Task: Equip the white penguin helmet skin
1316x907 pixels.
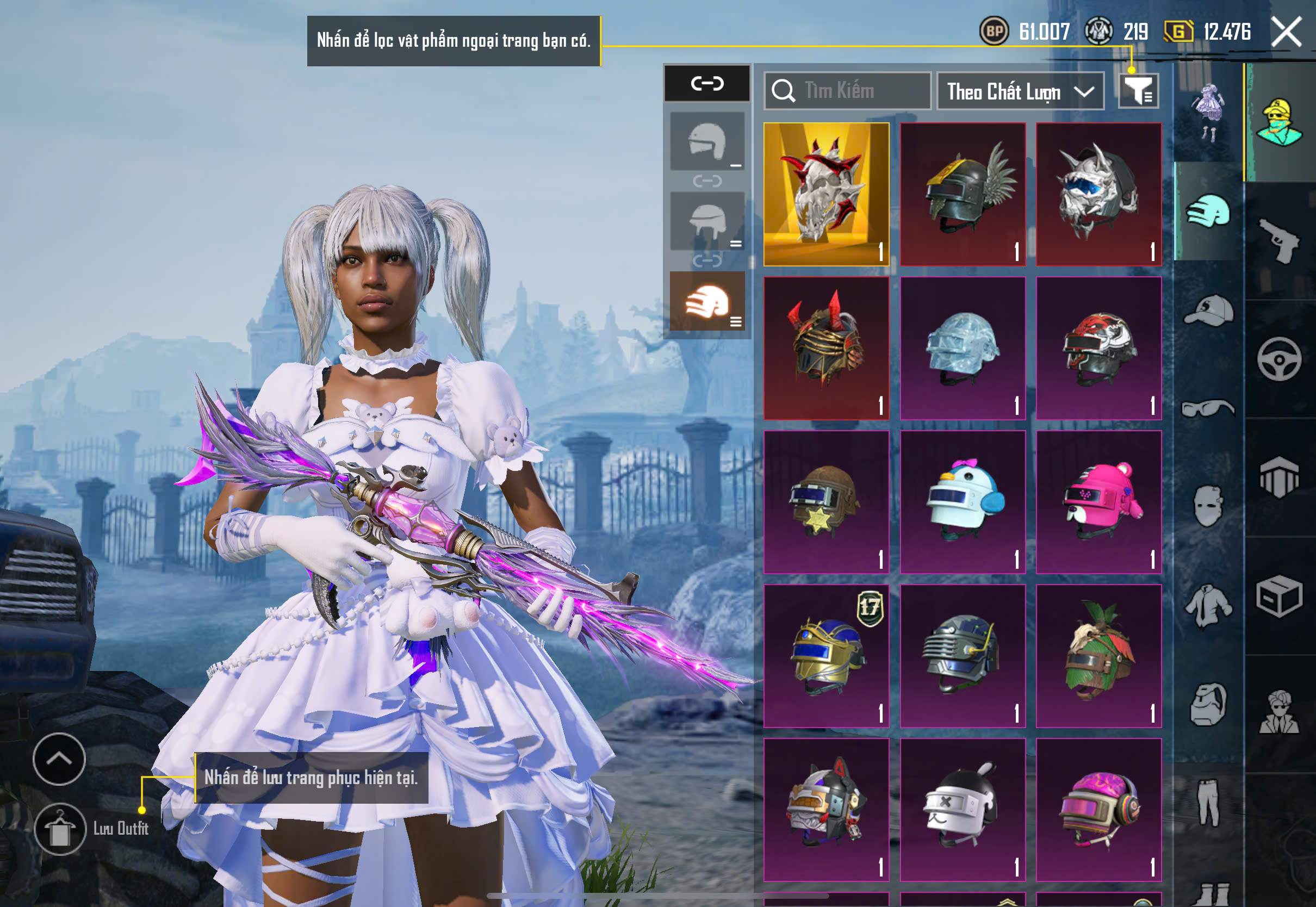Action: pyautogui.click(x=962, y=502)
